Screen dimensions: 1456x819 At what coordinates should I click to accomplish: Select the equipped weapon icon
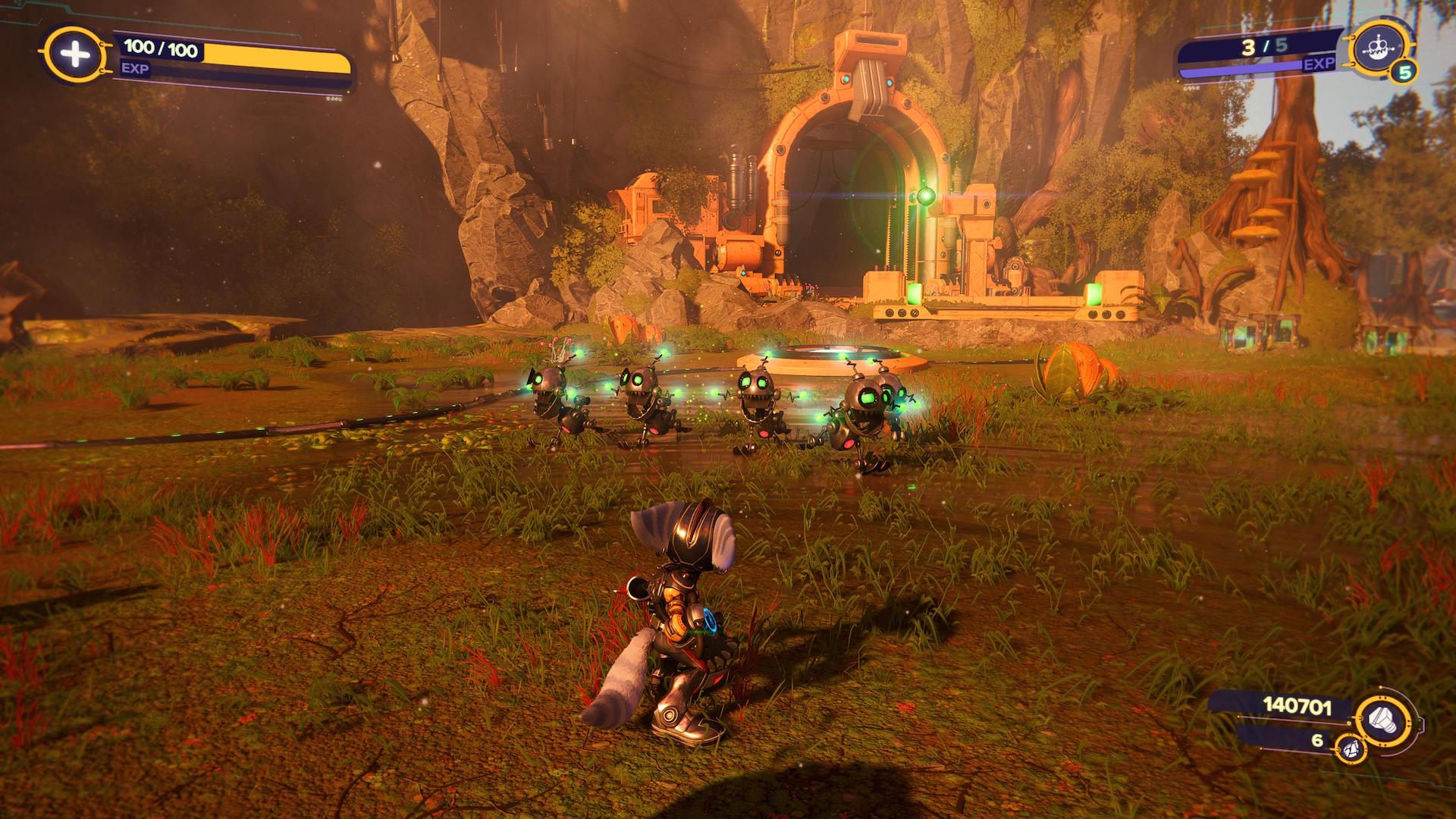tap(1376, 48)
